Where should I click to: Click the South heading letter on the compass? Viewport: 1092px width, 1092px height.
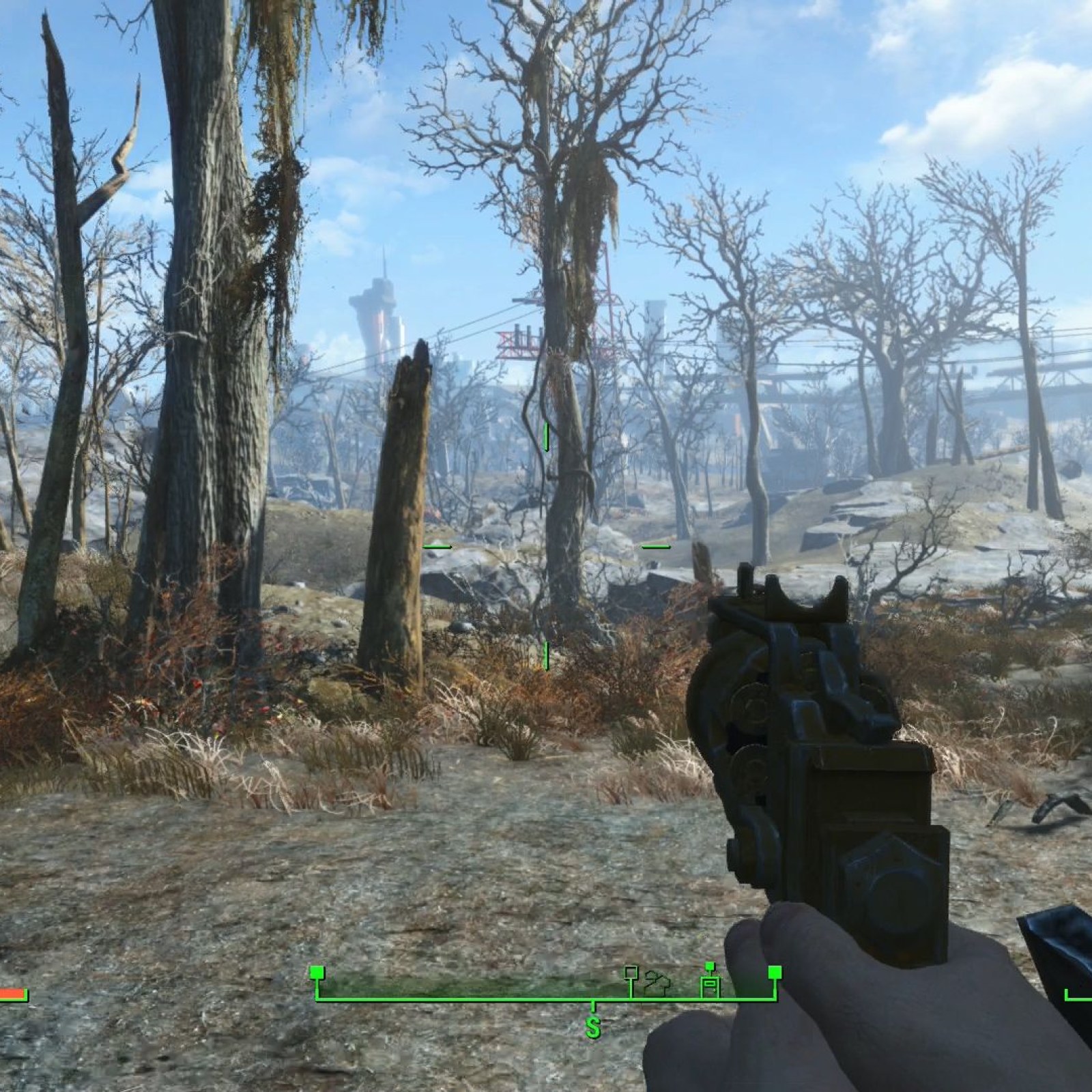(x=592, y=1027)
